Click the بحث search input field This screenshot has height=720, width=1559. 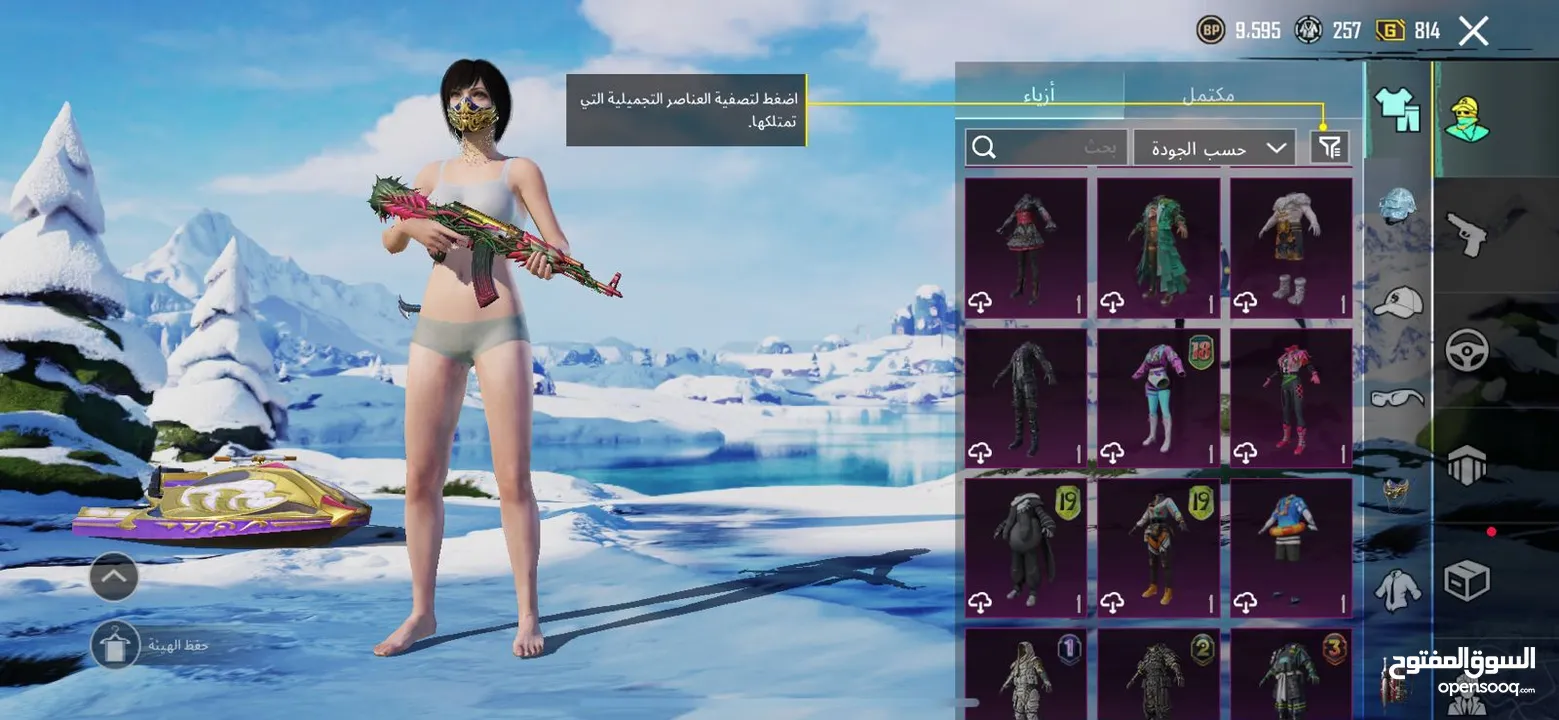pyautogui.click(x=1060, y=147)
